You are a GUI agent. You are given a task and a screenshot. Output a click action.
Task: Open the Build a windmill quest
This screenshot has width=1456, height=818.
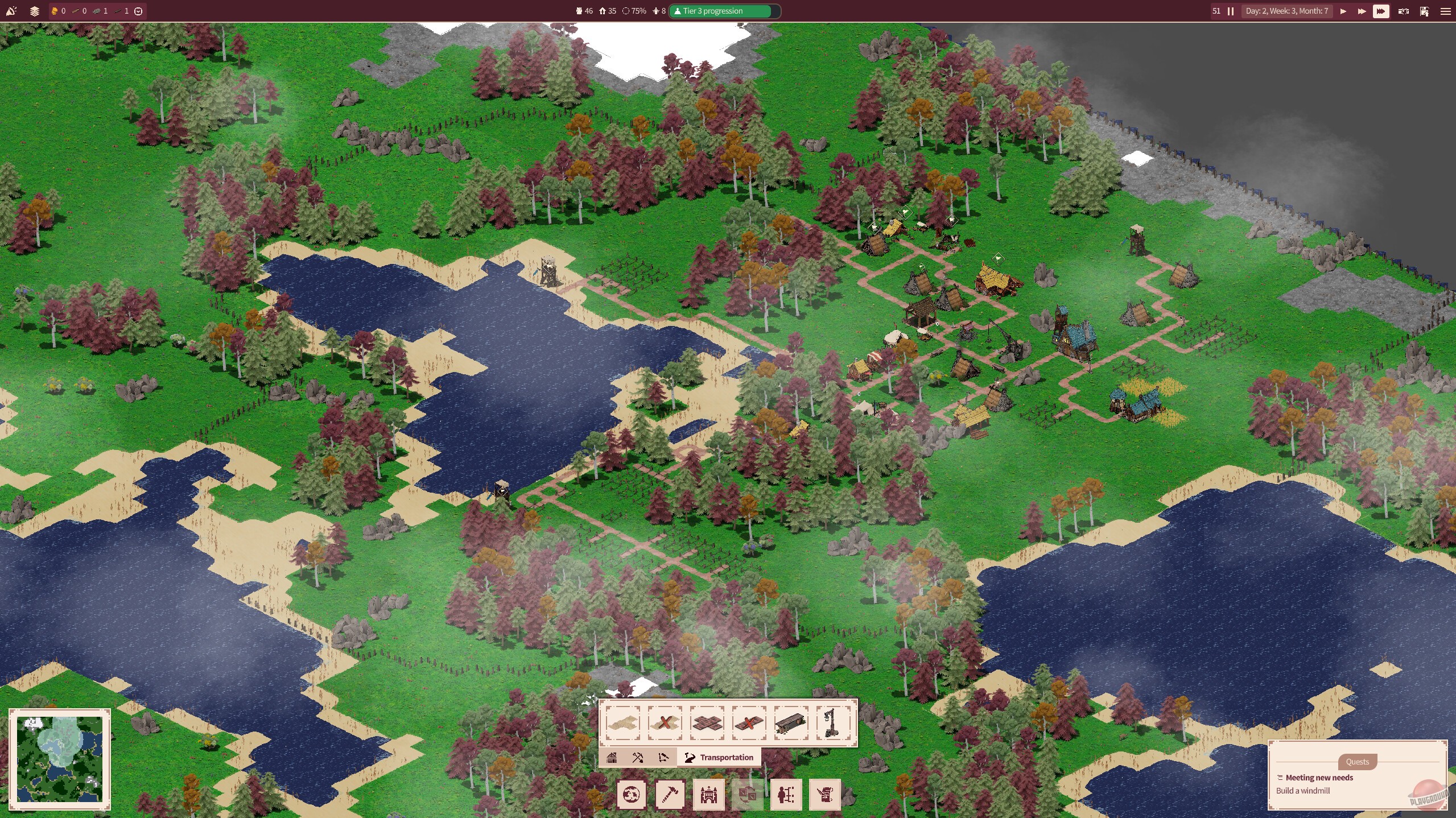[x=1304, y=791]
